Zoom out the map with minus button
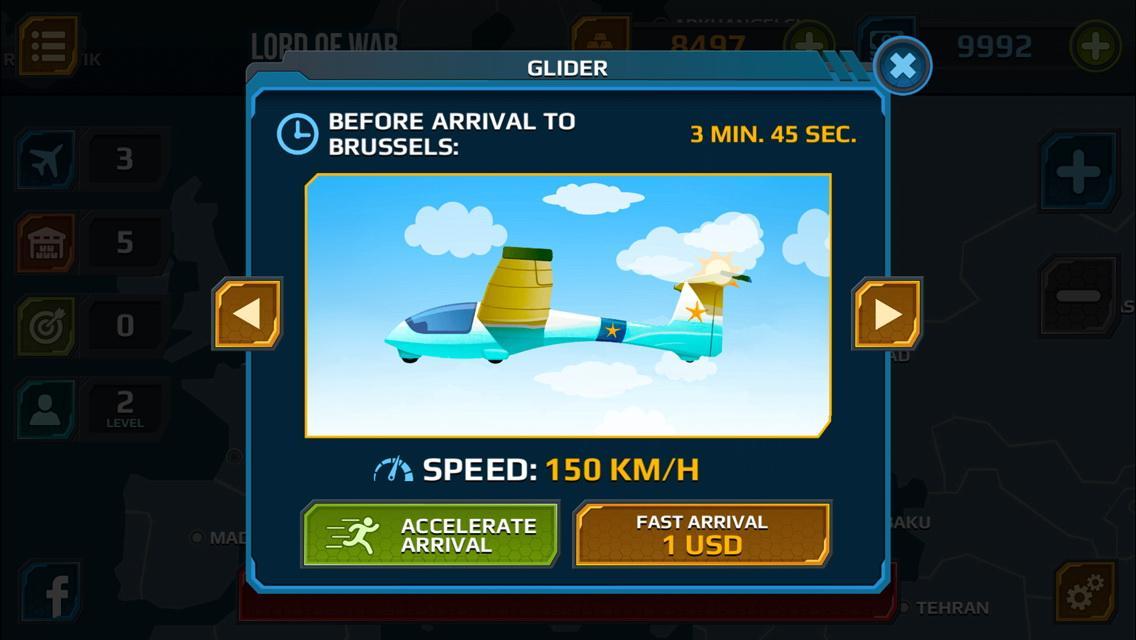The image size is (1136, 640). (x=1078, y=296)
